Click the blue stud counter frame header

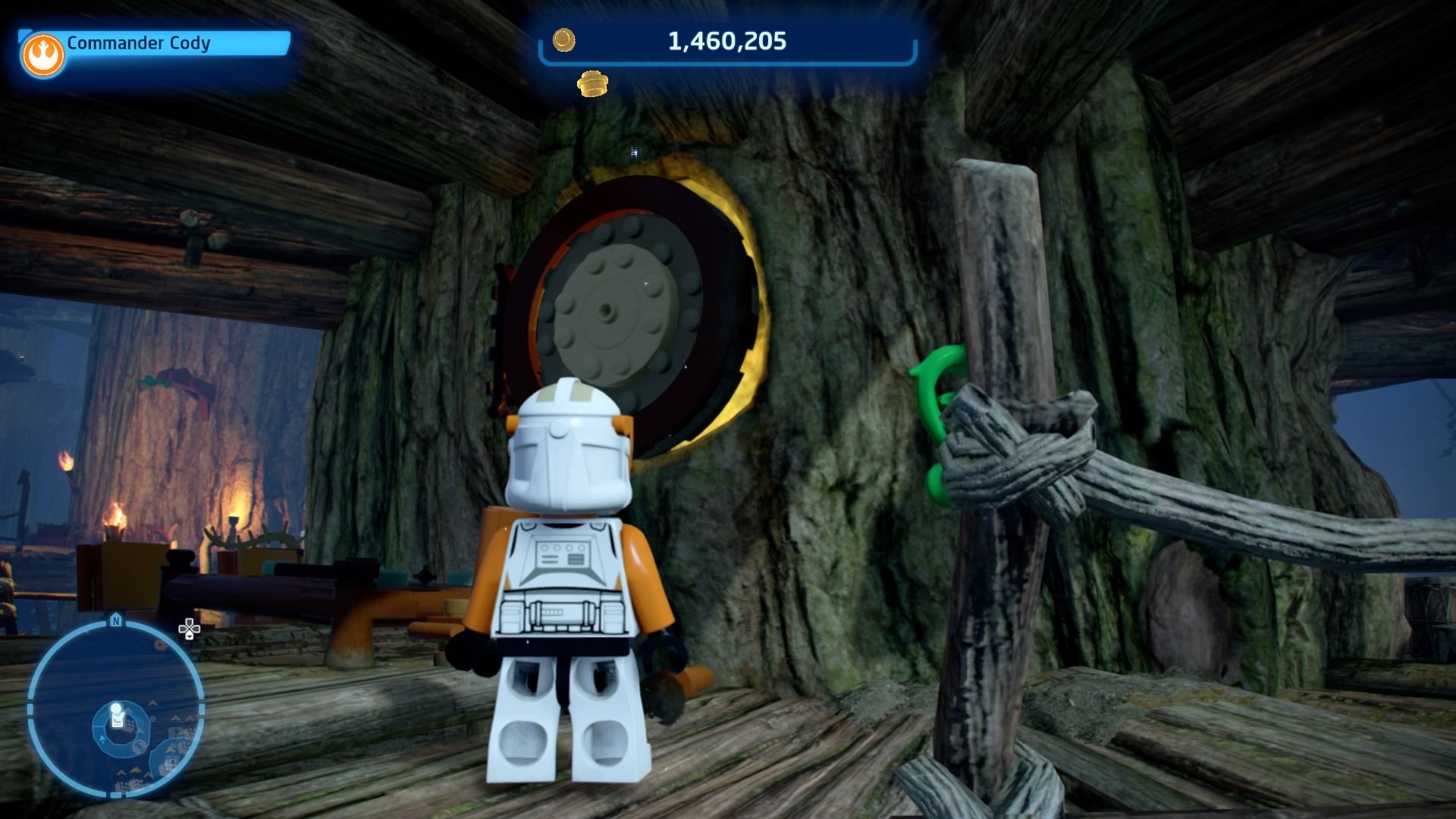(x=726, y=42)
